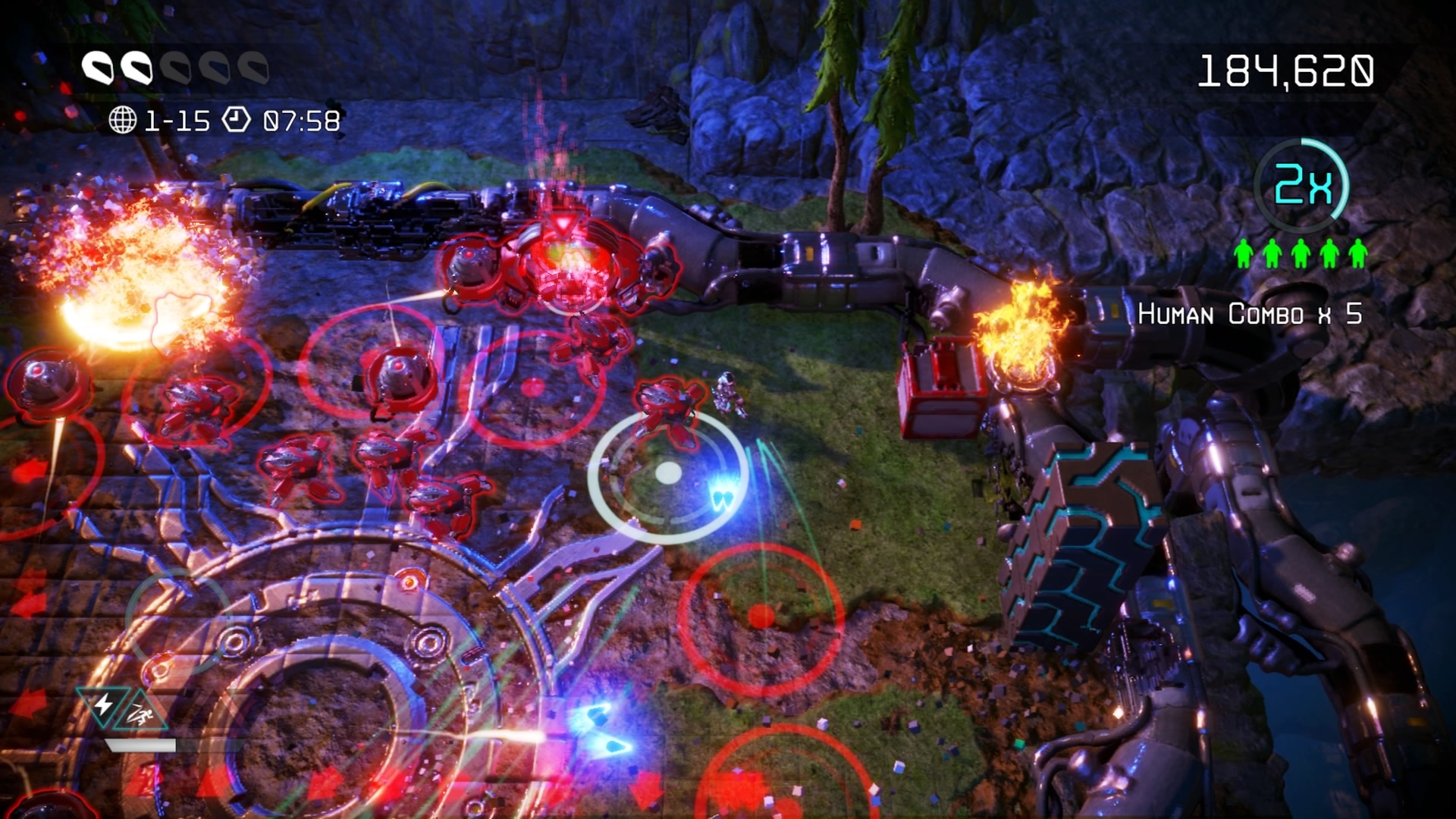
Task: Click the first filled white helmet life icon
Action: (99, 68)
